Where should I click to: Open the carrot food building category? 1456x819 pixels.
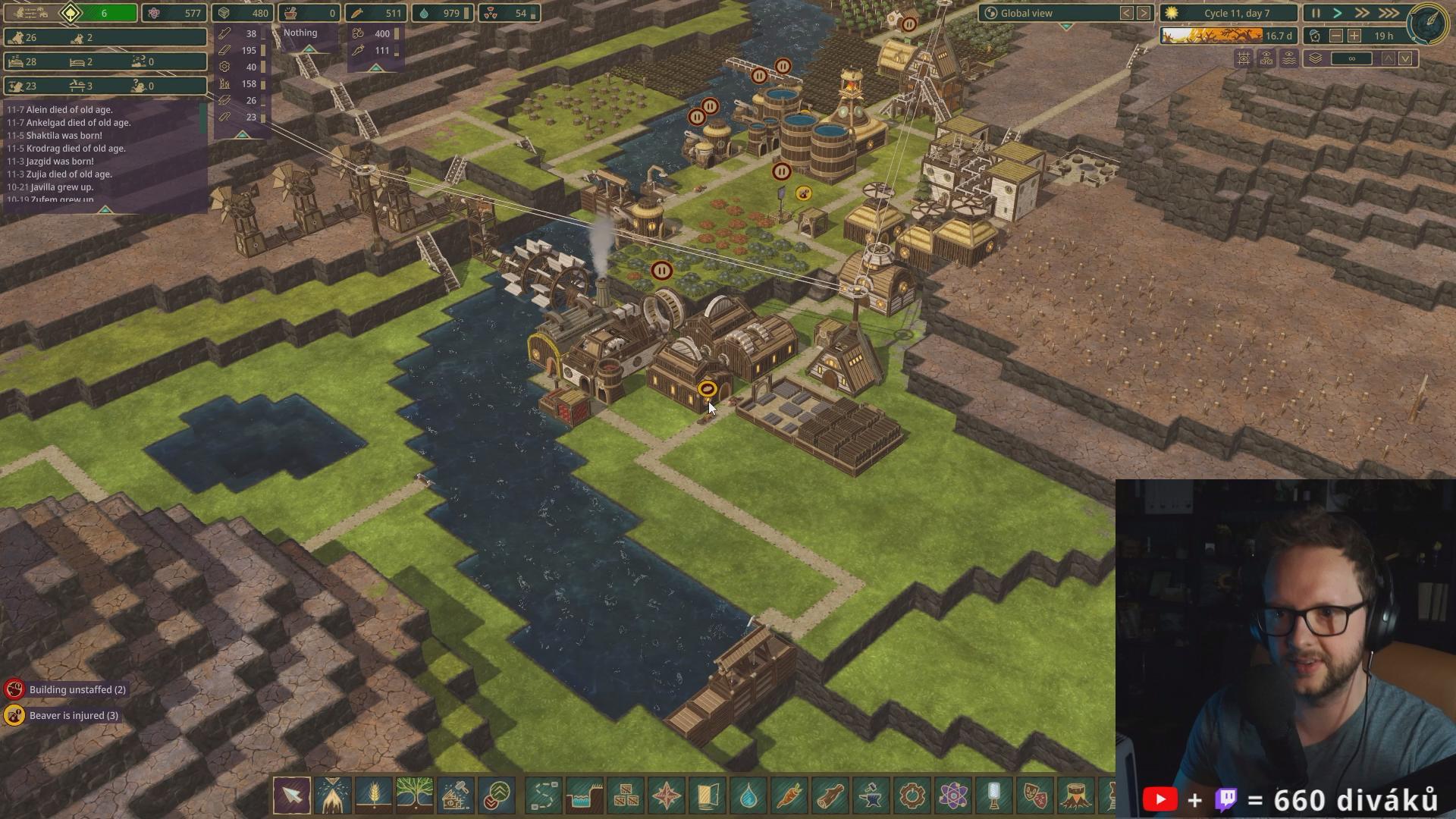pyautogui.click(x=789, y=795)
